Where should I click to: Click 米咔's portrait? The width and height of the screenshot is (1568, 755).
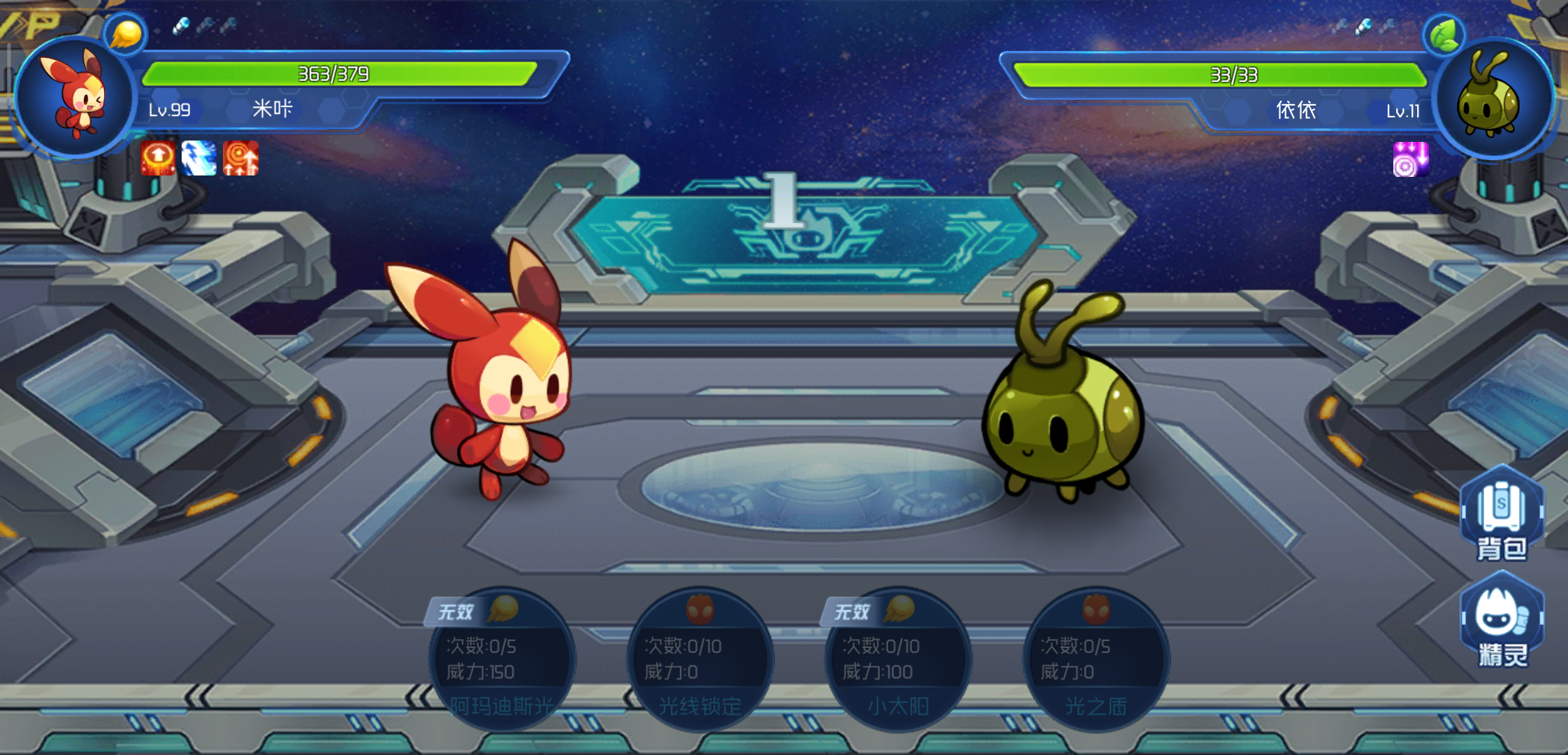tap(75, 96)
